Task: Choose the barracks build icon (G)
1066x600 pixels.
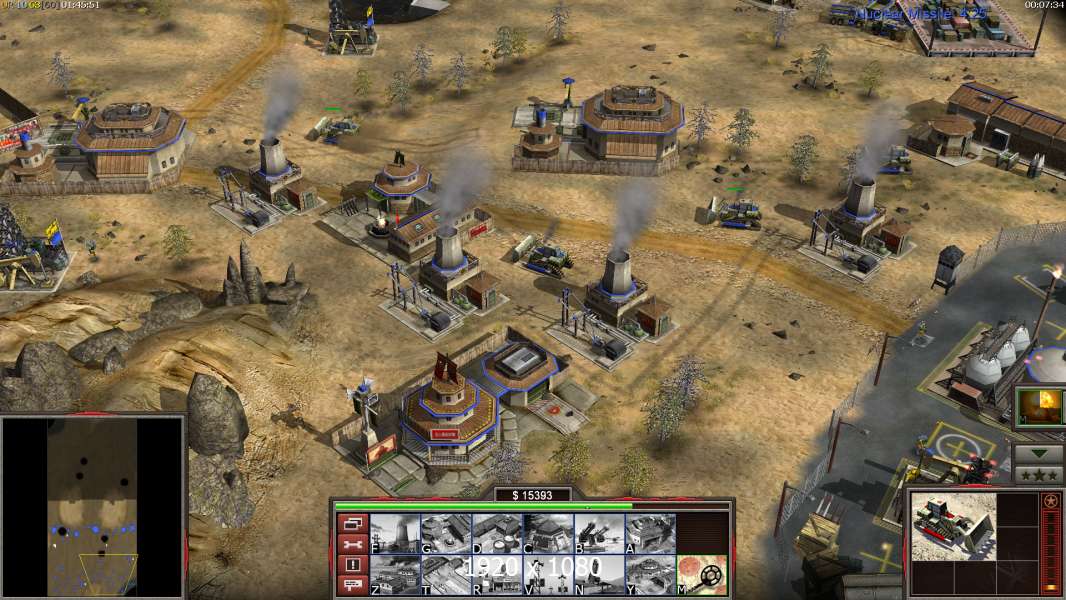Action: (446, 533)
